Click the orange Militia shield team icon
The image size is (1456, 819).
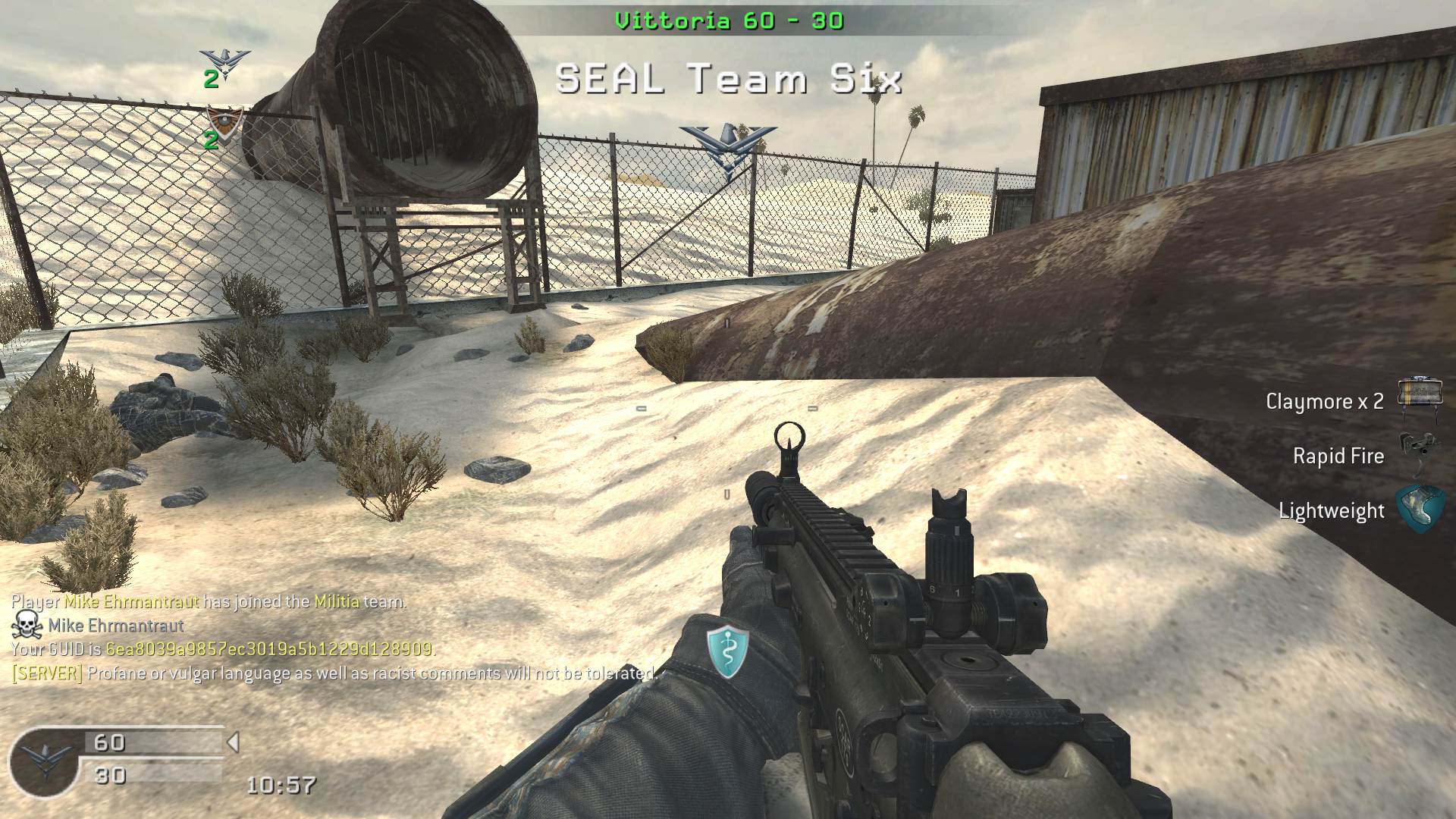coord(225,121)
